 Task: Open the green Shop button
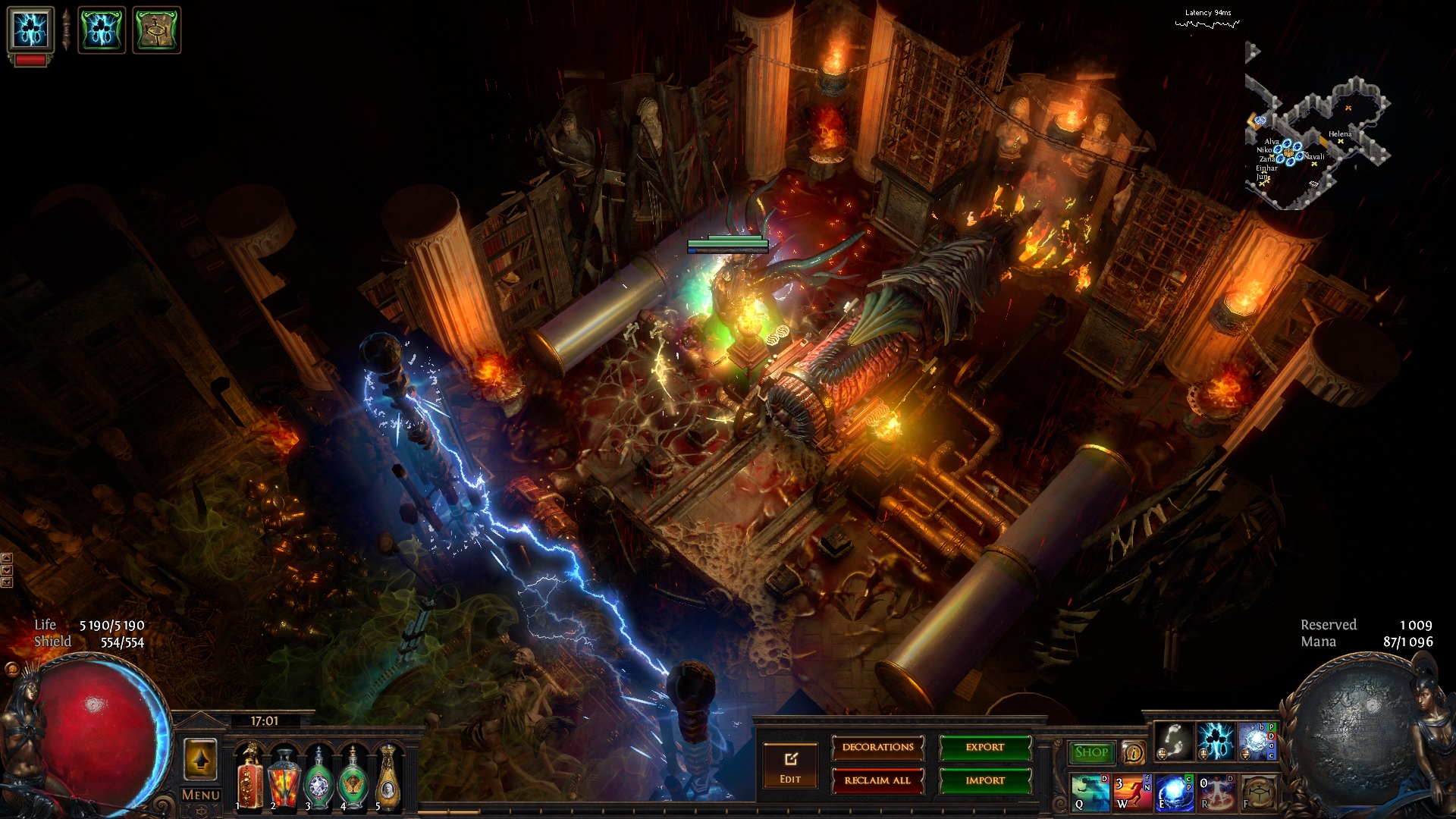point(1091,752)
